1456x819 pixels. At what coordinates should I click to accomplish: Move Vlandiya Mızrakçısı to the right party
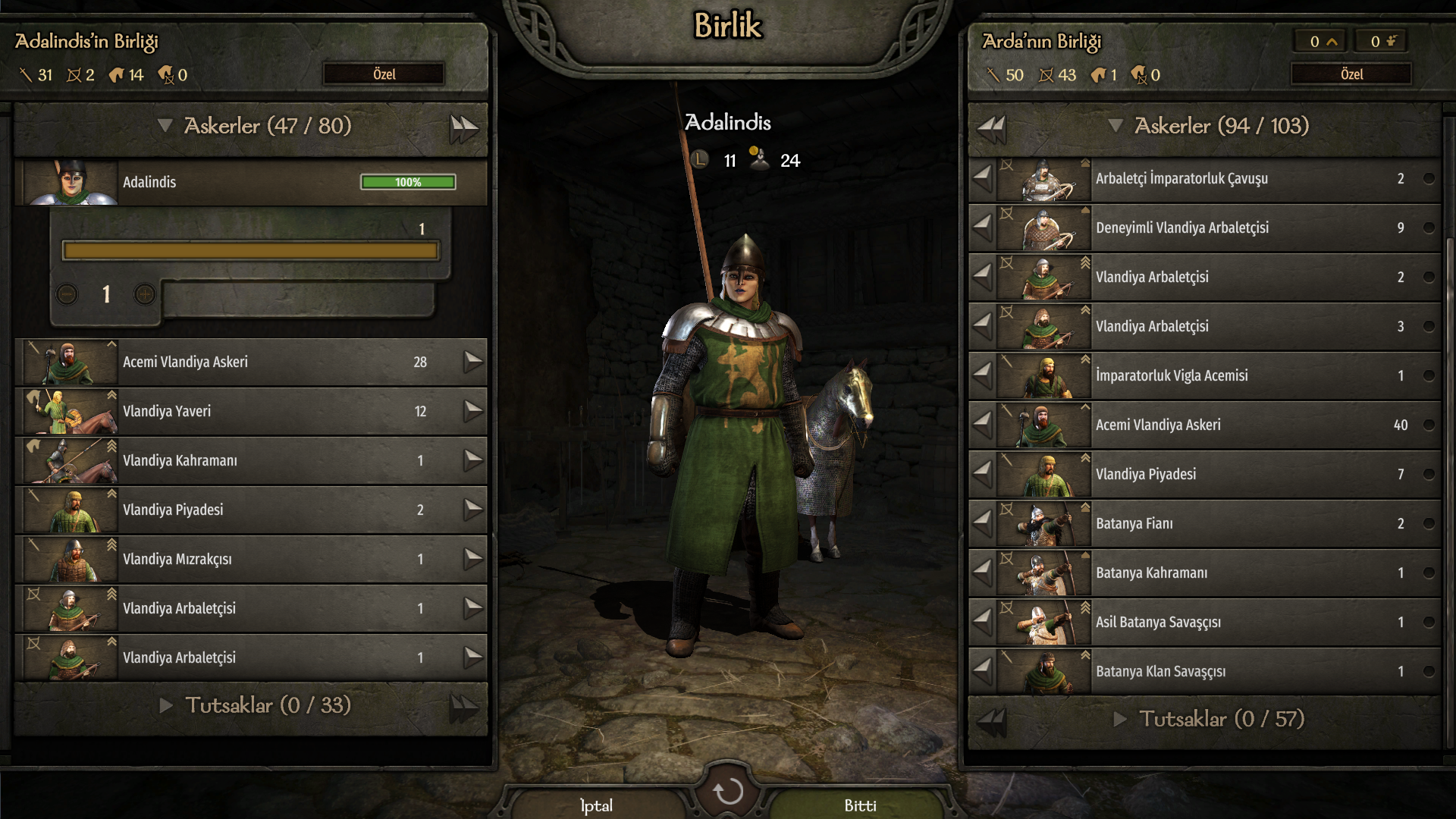(x=473, y=559)
